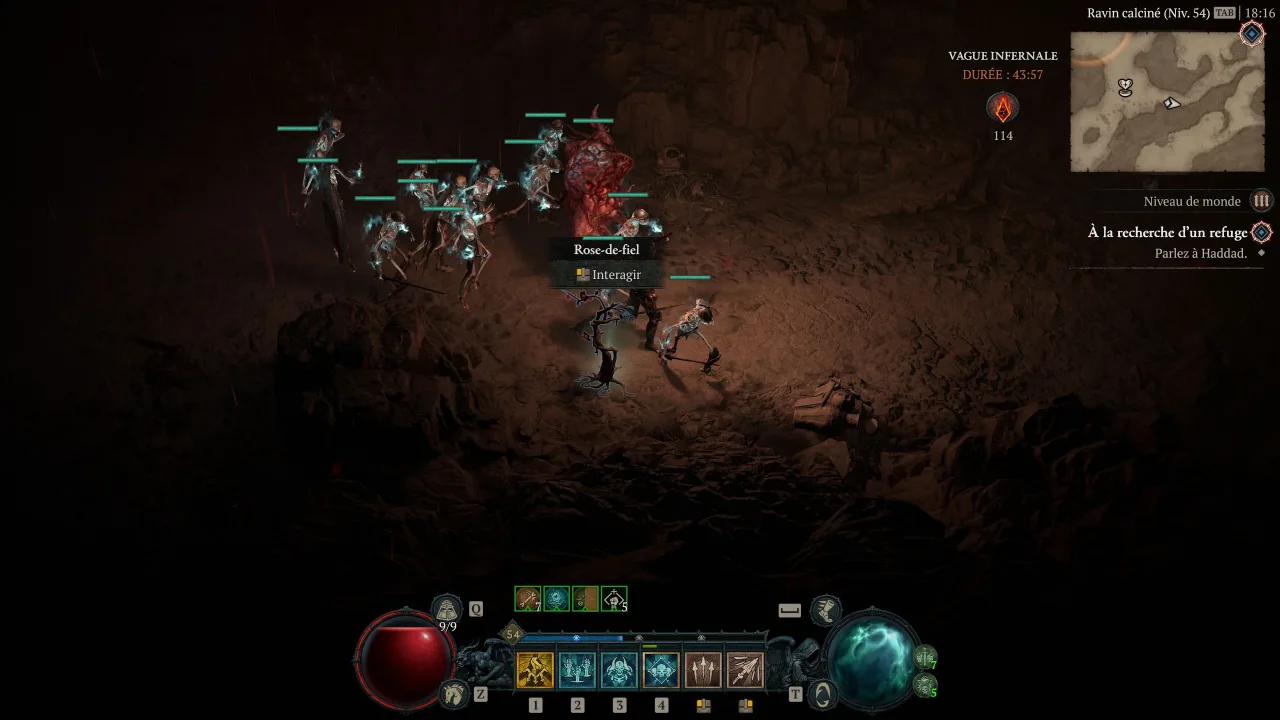Screen dimensions: 1280x720
Task: Click the cellar icon on the minimap
Action: coord(1124,86)
